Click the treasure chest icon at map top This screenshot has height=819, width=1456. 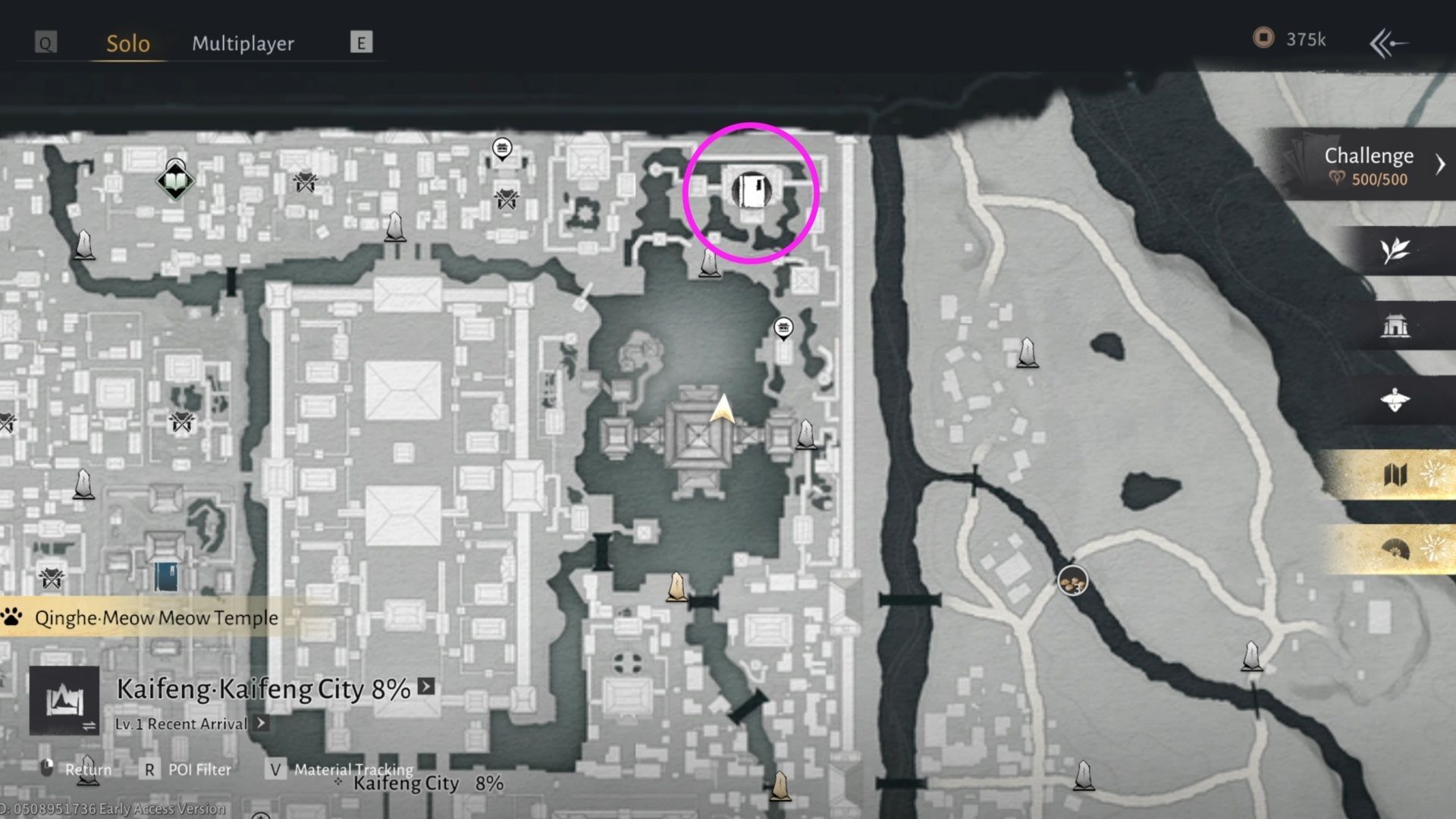(x=501, y=149)
